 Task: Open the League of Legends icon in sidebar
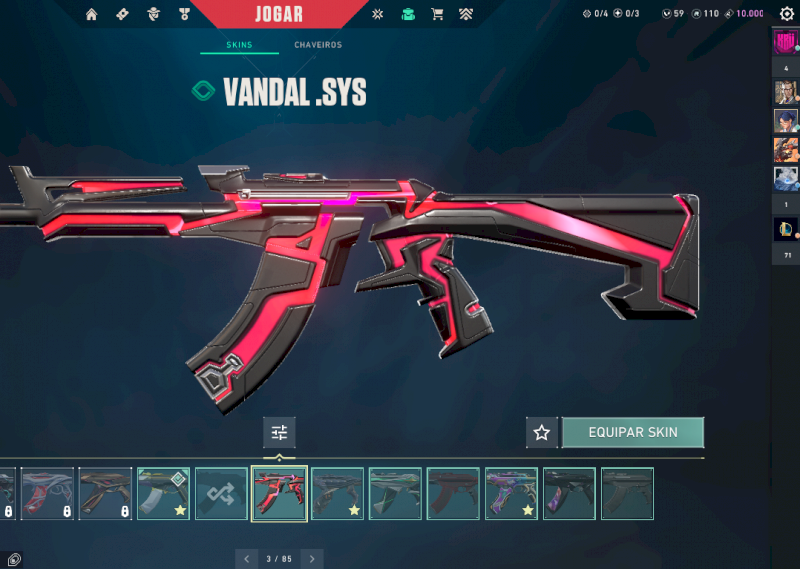pyautogui.click(x=785, y=229)
